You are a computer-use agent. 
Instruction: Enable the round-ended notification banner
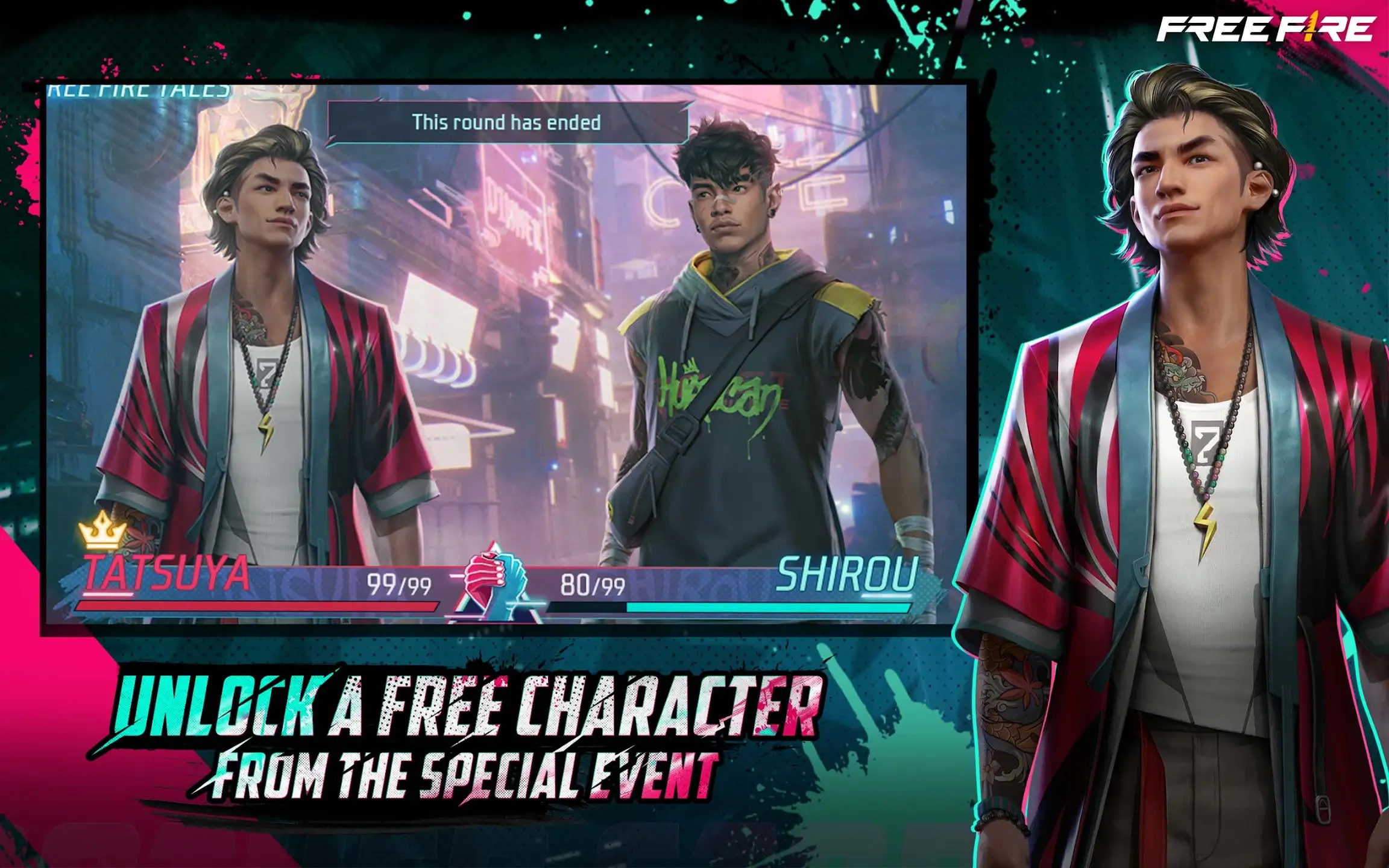(x=505, y=122)
